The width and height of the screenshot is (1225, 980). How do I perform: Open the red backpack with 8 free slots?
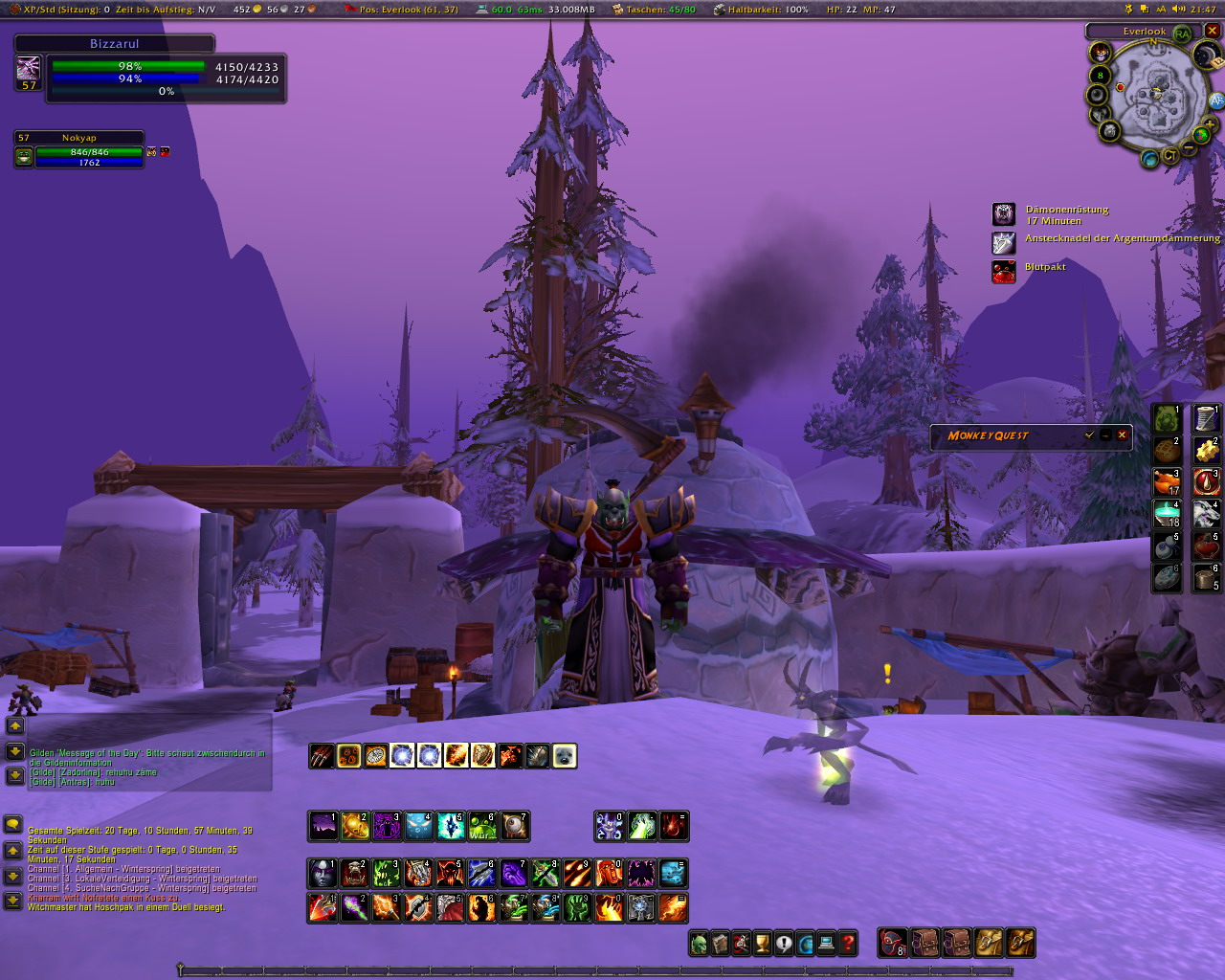(x=893, y=943)
